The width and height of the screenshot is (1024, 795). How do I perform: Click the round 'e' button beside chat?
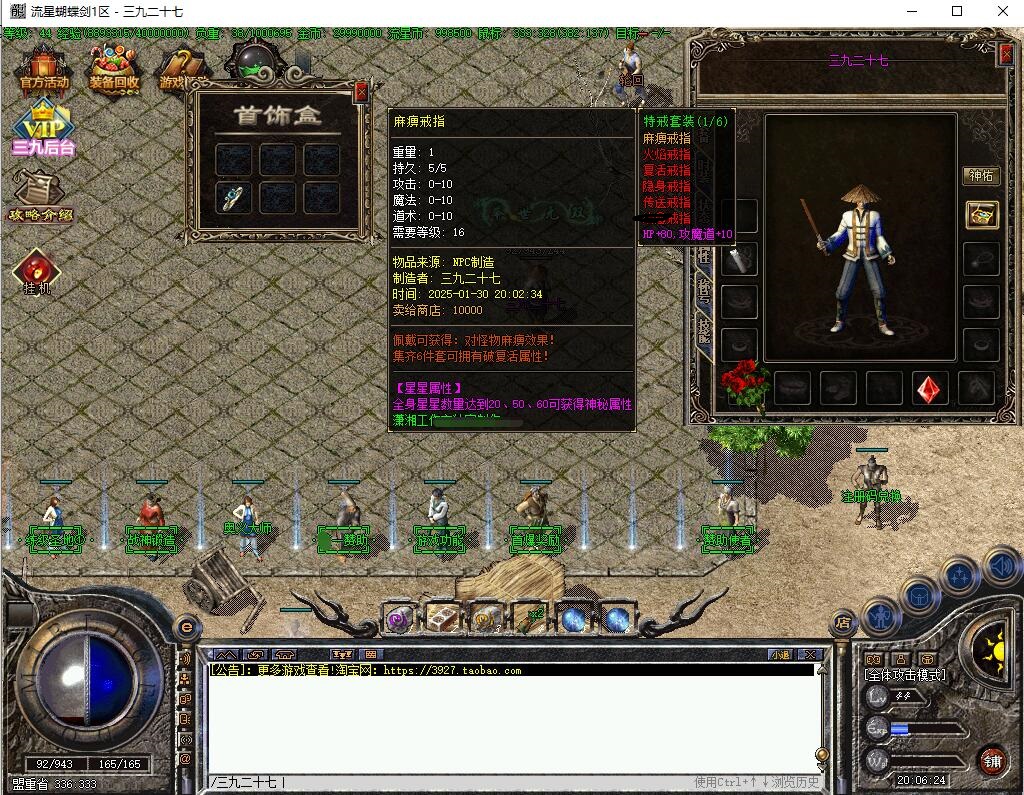coord(185,627)
